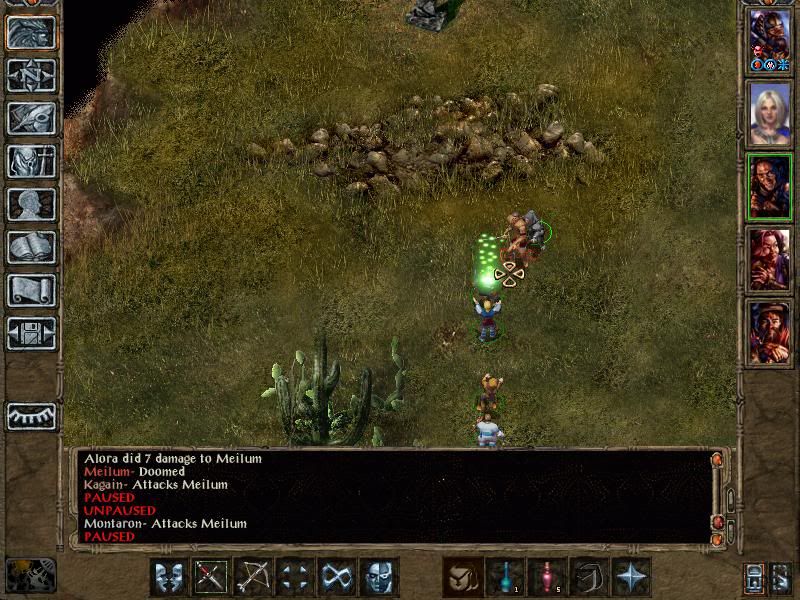Open the priest scroll button
This screenshot has width=800, height=600.
tap(31, 290)
